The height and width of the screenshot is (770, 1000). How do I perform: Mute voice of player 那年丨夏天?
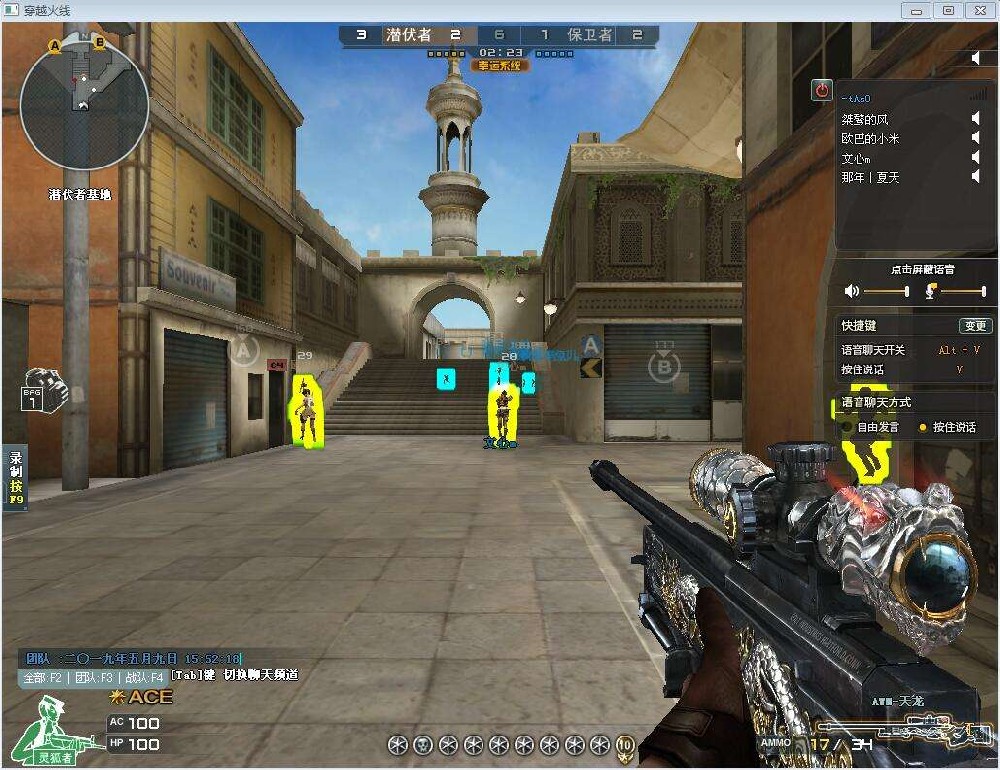(x=976, y=177)
